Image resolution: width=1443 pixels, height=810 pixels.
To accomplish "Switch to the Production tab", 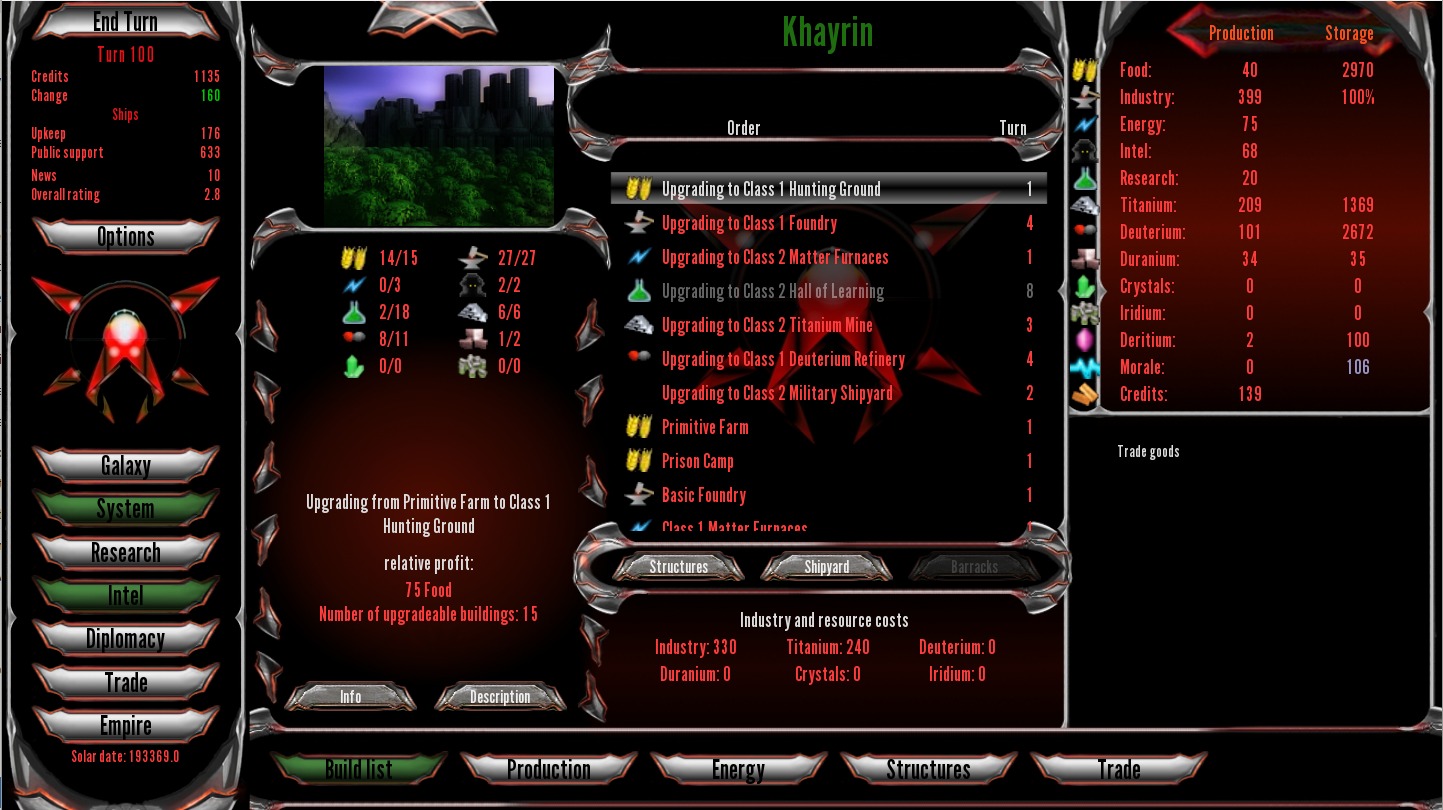I will (548, 769).
